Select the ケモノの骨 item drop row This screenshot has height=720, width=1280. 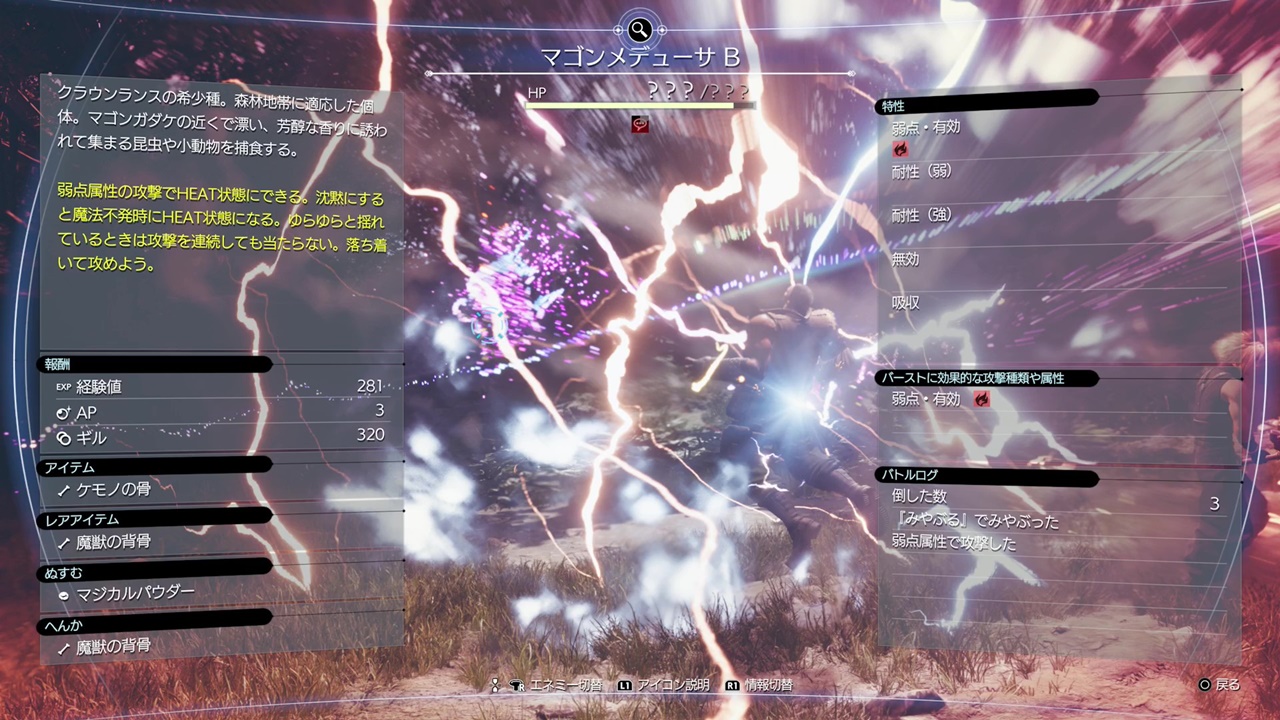[113, 489]
